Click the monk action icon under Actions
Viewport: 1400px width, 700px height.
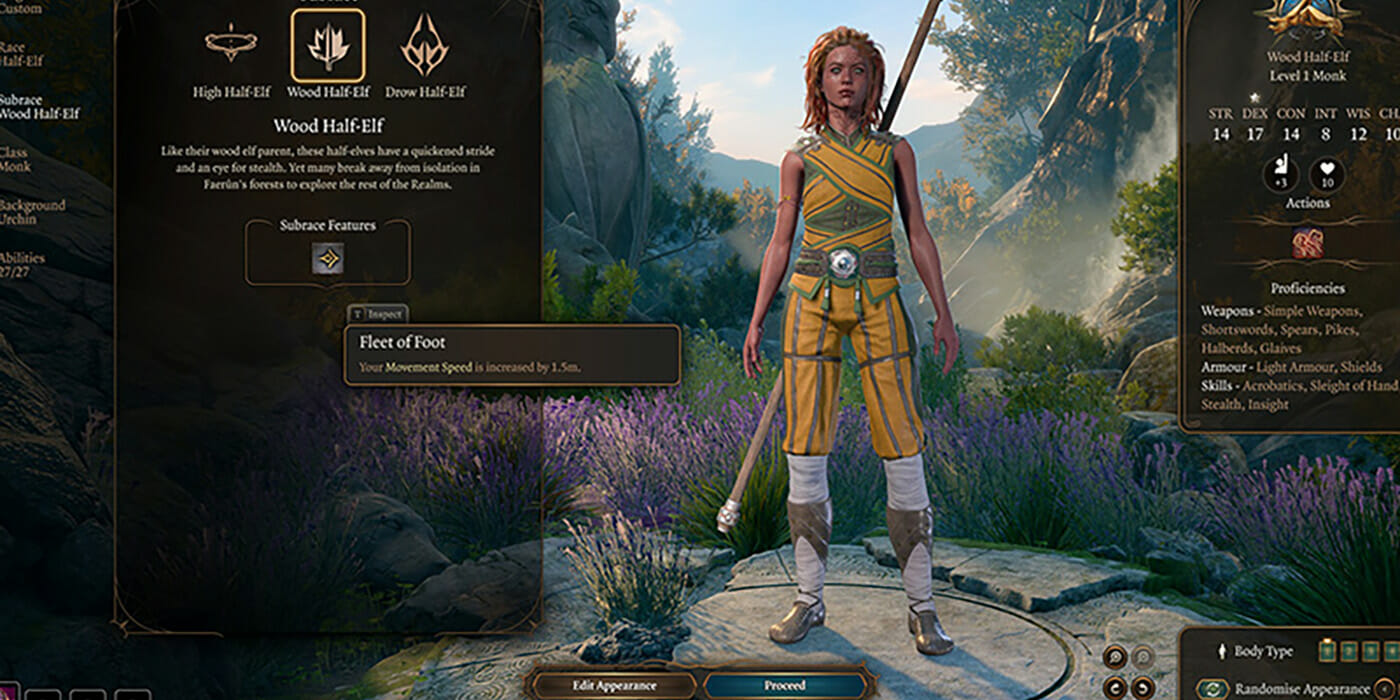click(1307, 243)
